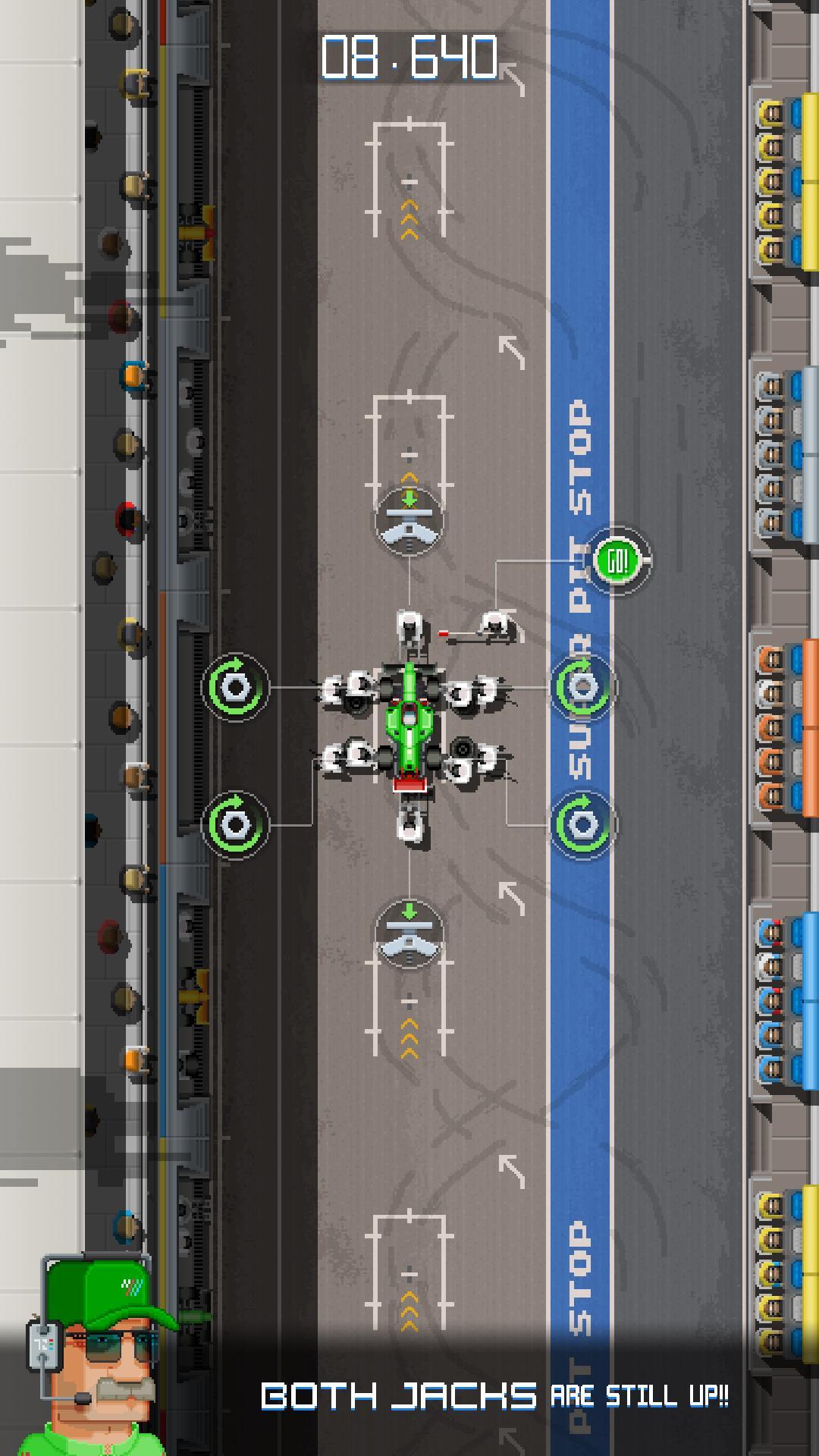Lower the rear jack button

[409, 934]
